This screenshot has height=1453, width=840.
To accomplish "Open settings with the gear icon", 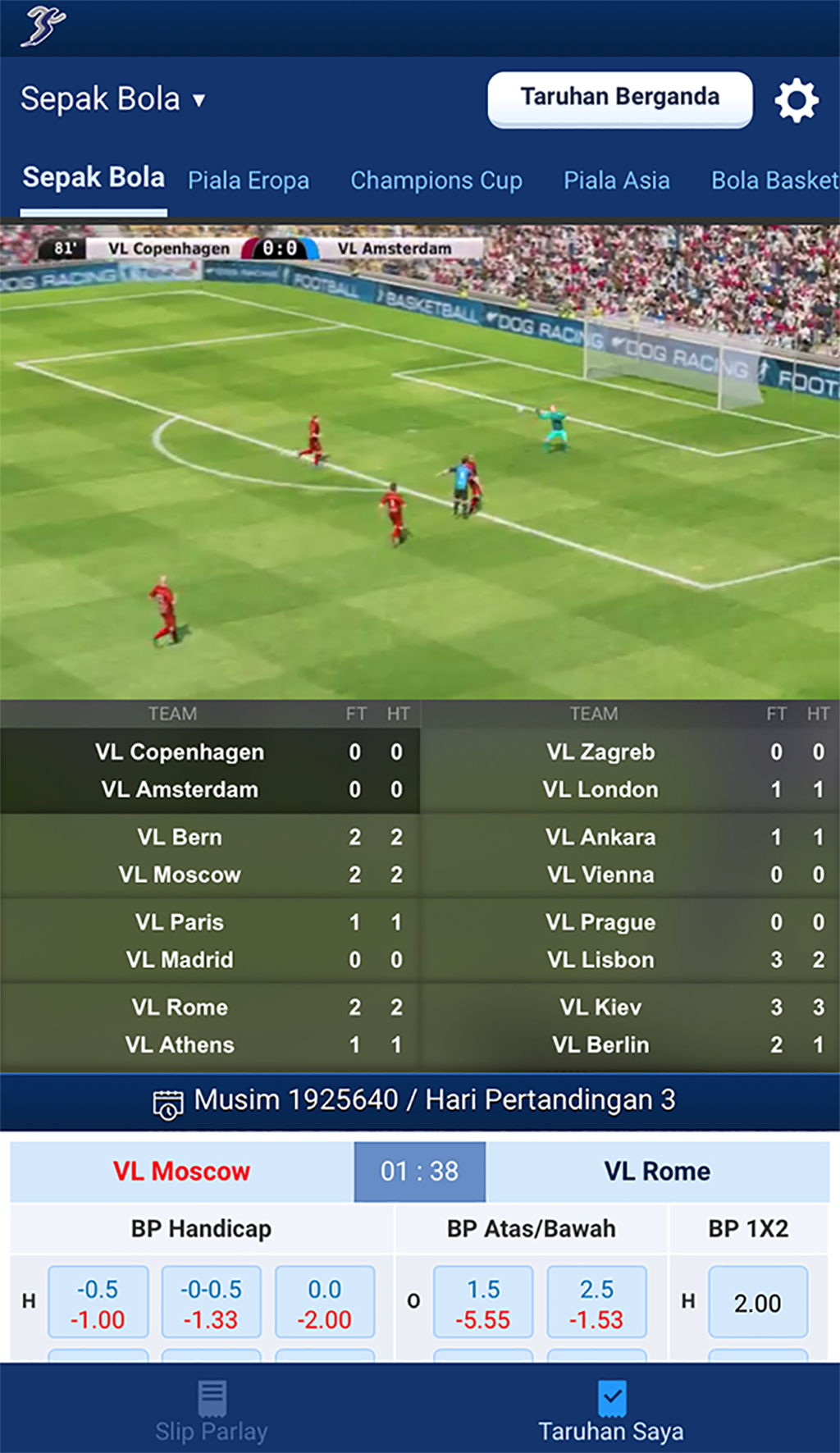I will (x=797, y=101).
